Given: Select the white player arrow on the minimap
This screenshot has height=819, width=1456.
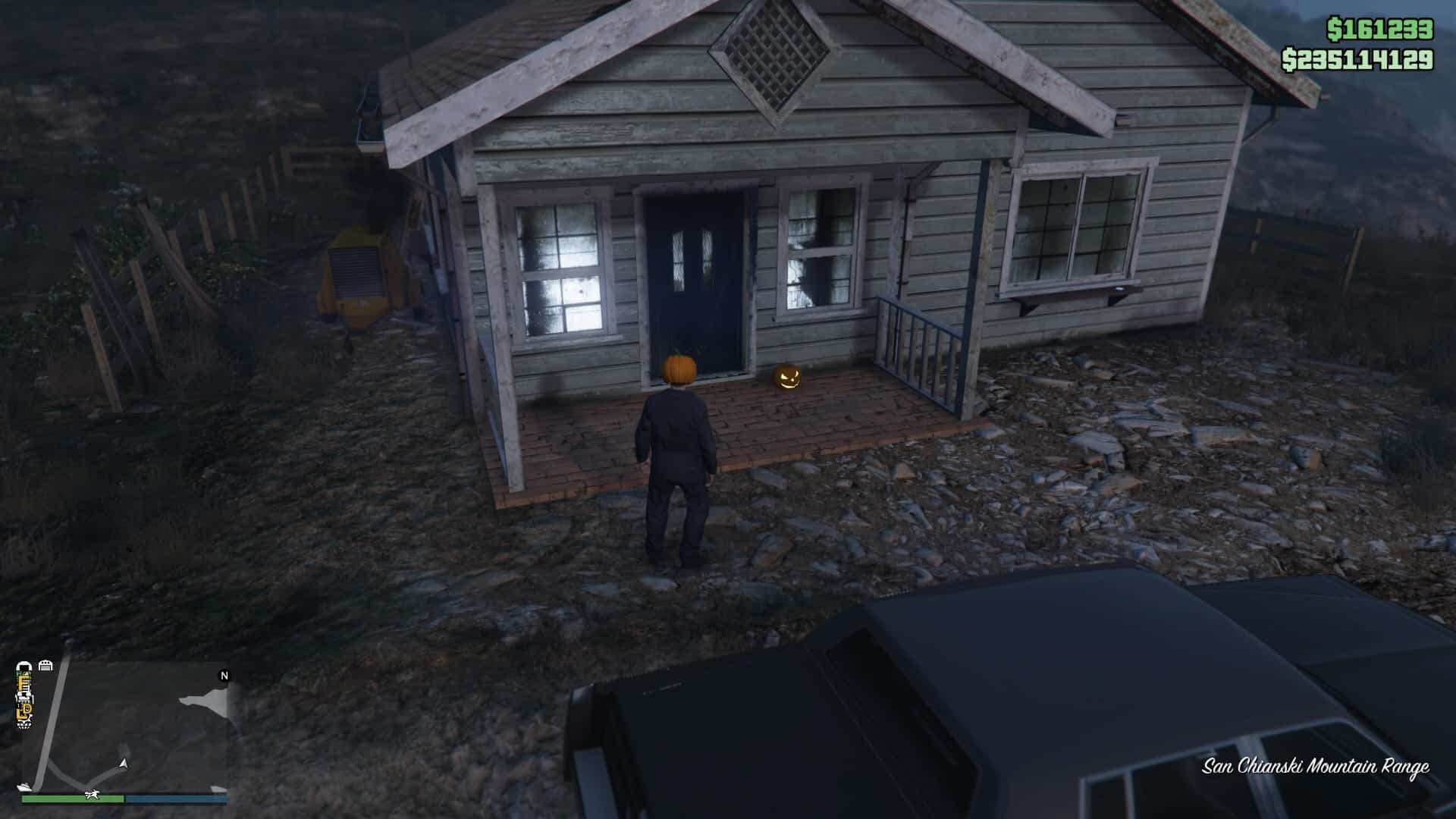Looking at the screenshot, I should point(123,764).
